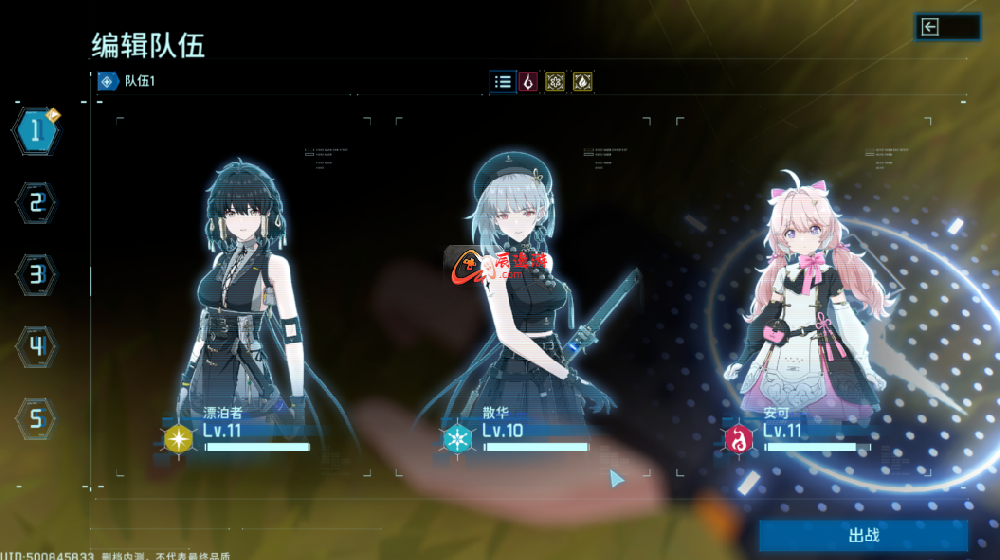Click the yellow flower-pattern buff icon
Image resolution: width=1000 pixels, height=560 pixels.
point(555,82)
